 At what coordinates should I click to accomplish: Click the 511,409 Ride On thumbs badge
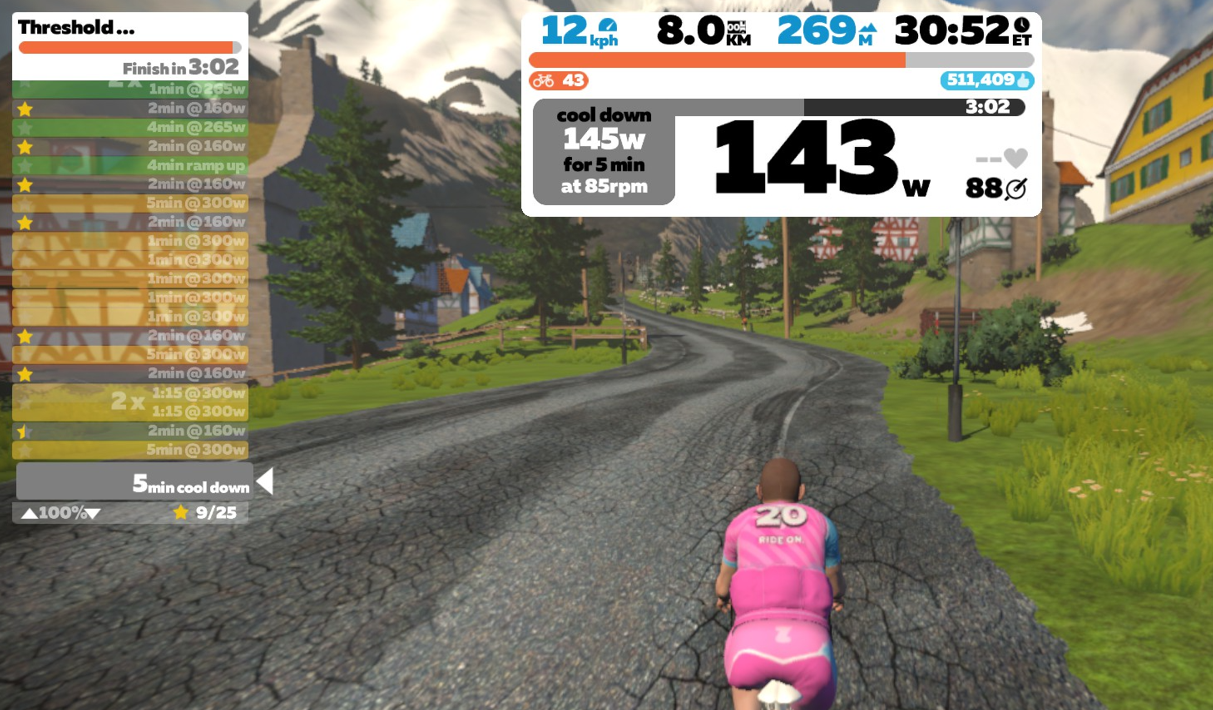pos(986,81)
